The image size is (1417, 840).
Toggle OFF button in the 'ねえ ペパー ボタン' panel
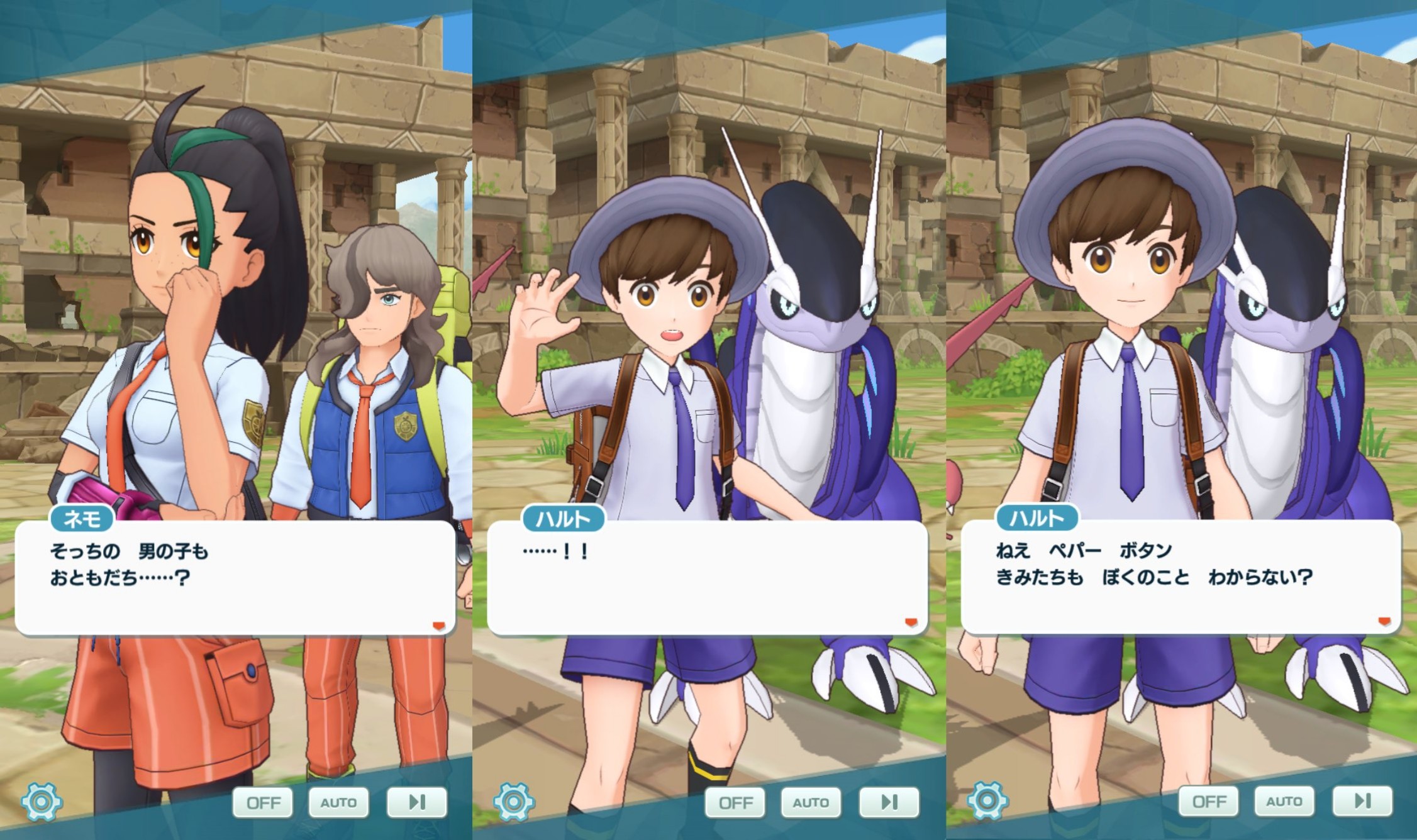coord(1209,801)
